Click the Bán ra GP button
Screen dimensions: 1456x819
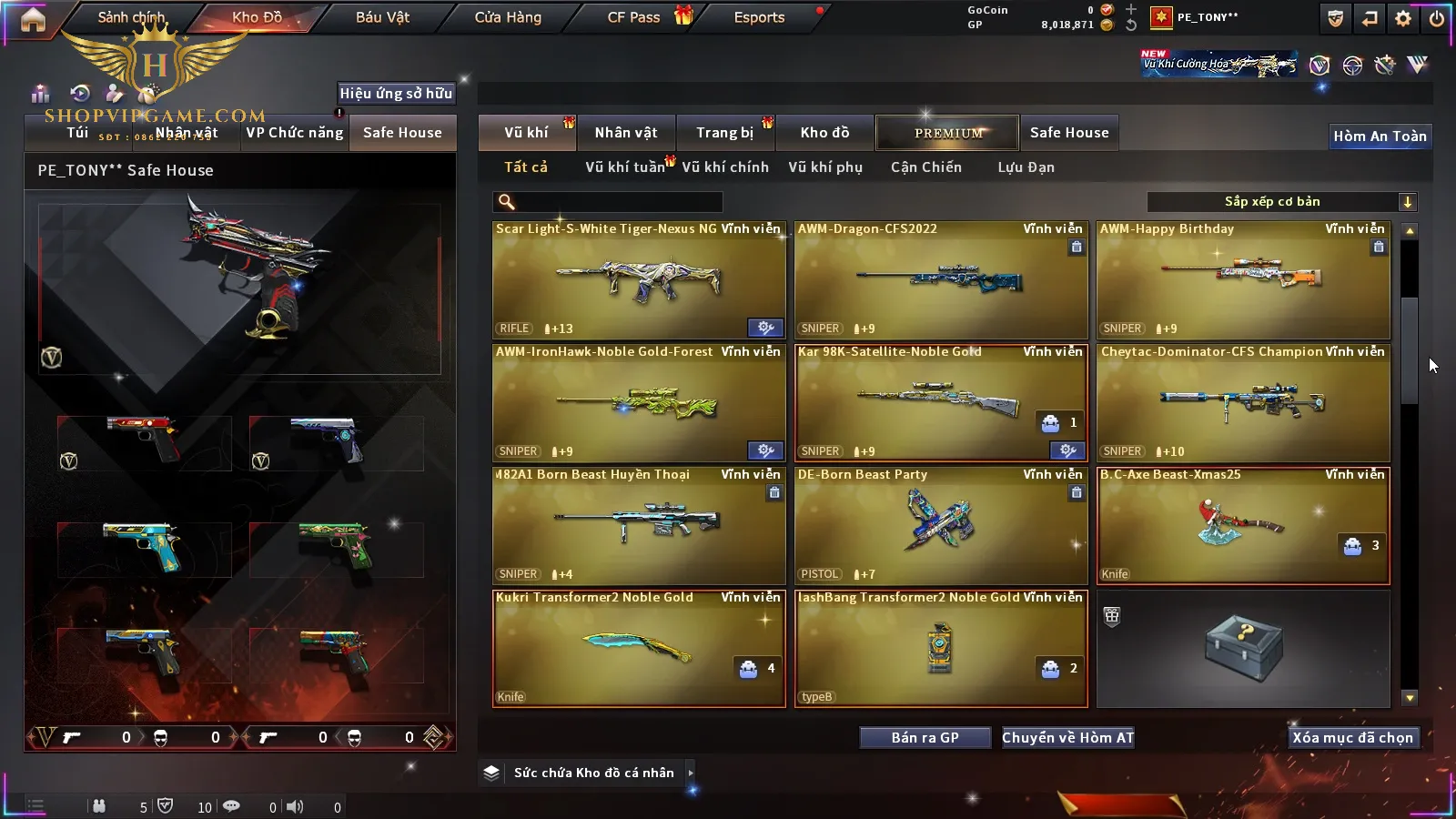[925, 738]
